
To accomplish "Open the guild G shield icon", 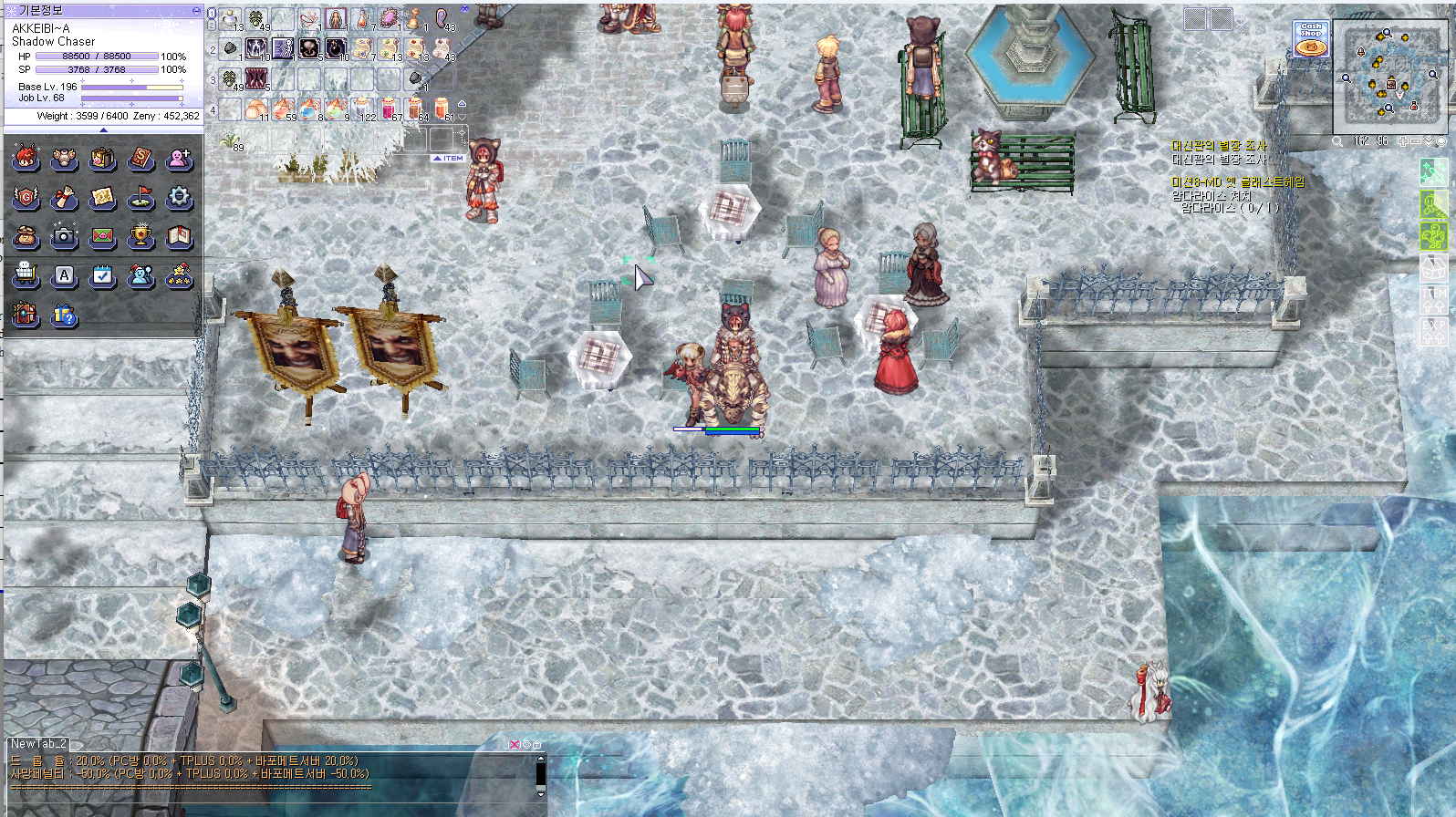I will 26,197.
